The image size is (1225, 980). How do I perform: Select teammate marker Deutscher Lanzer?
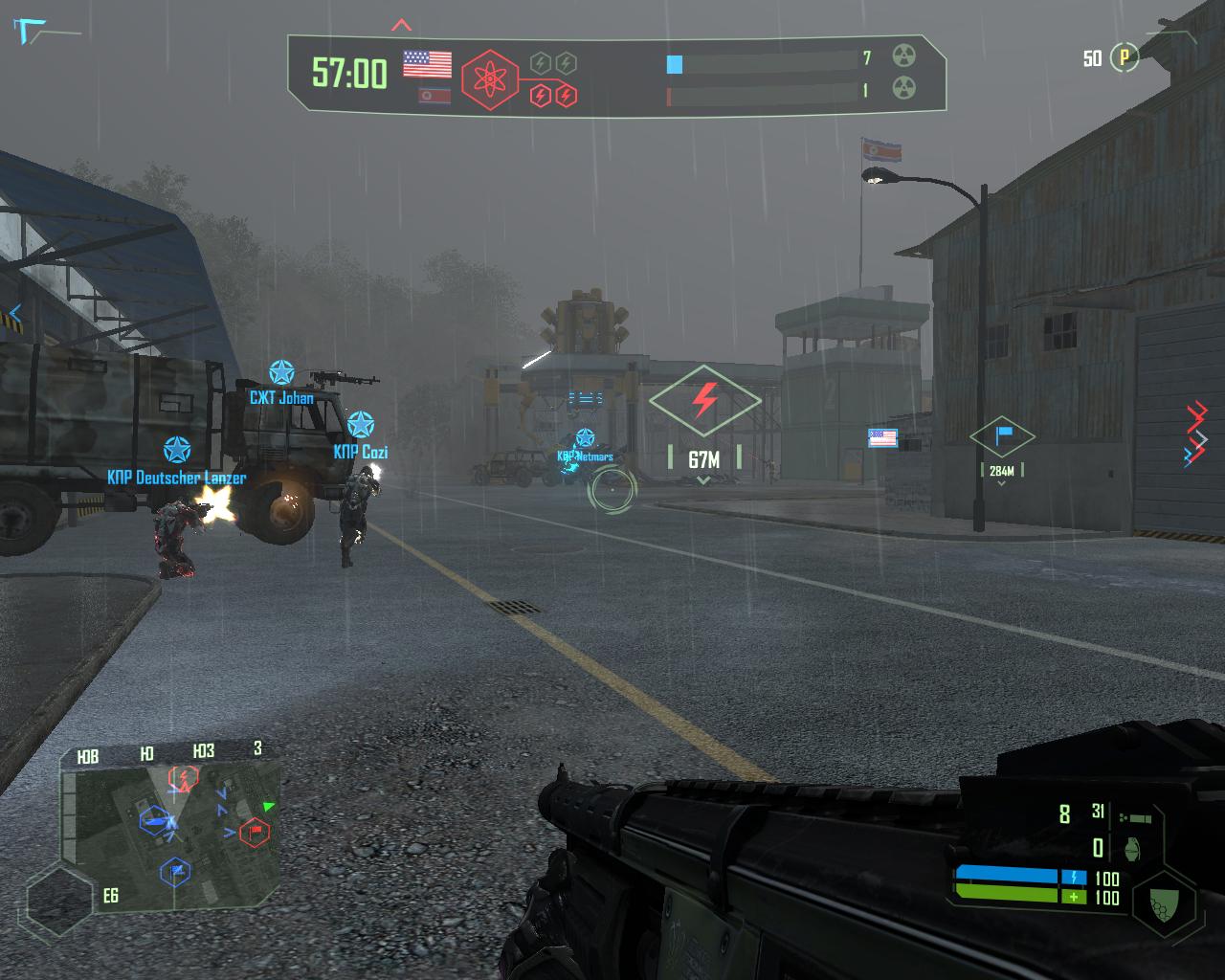(176, 451)
